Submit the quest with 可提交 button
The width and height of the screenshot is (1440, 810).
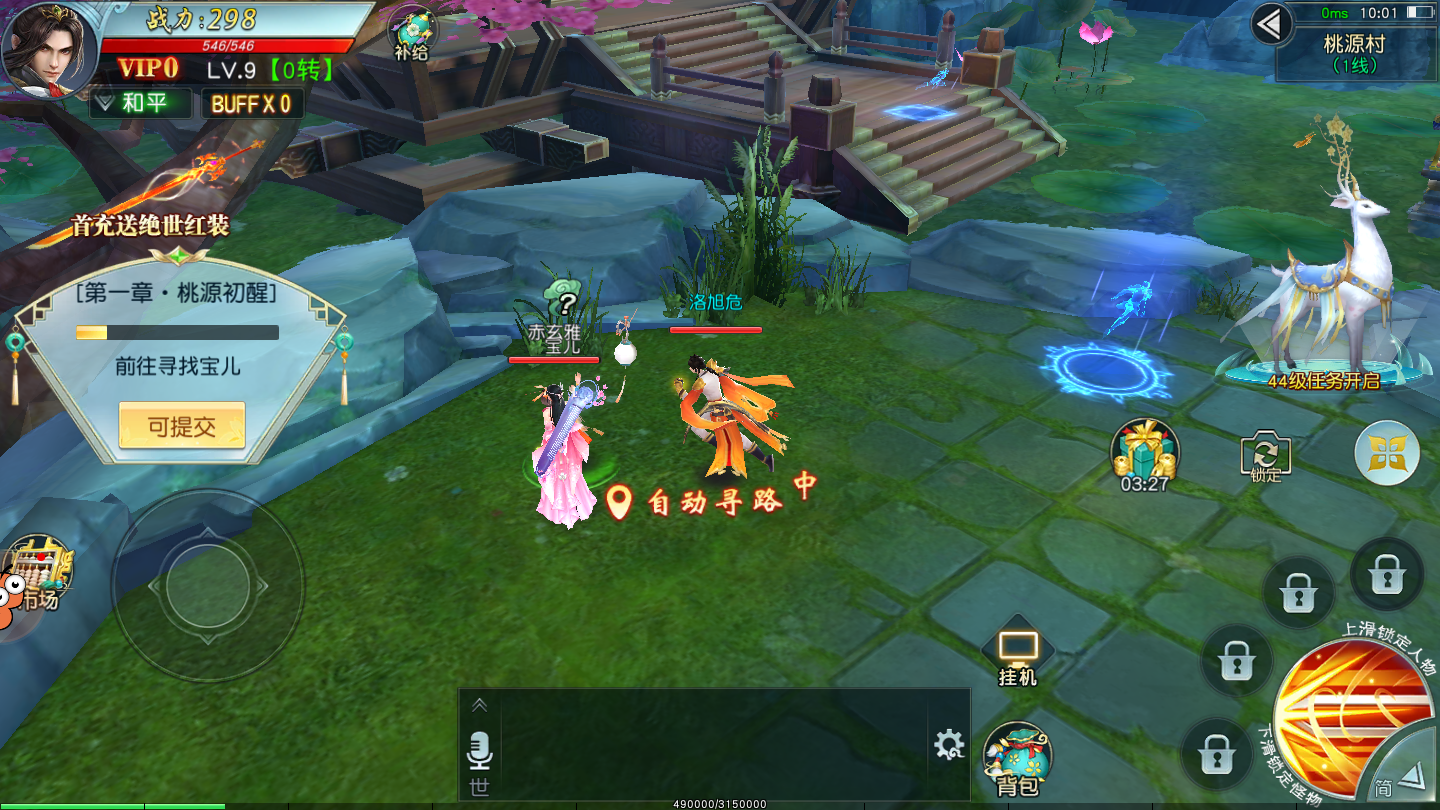click(182, 427)
